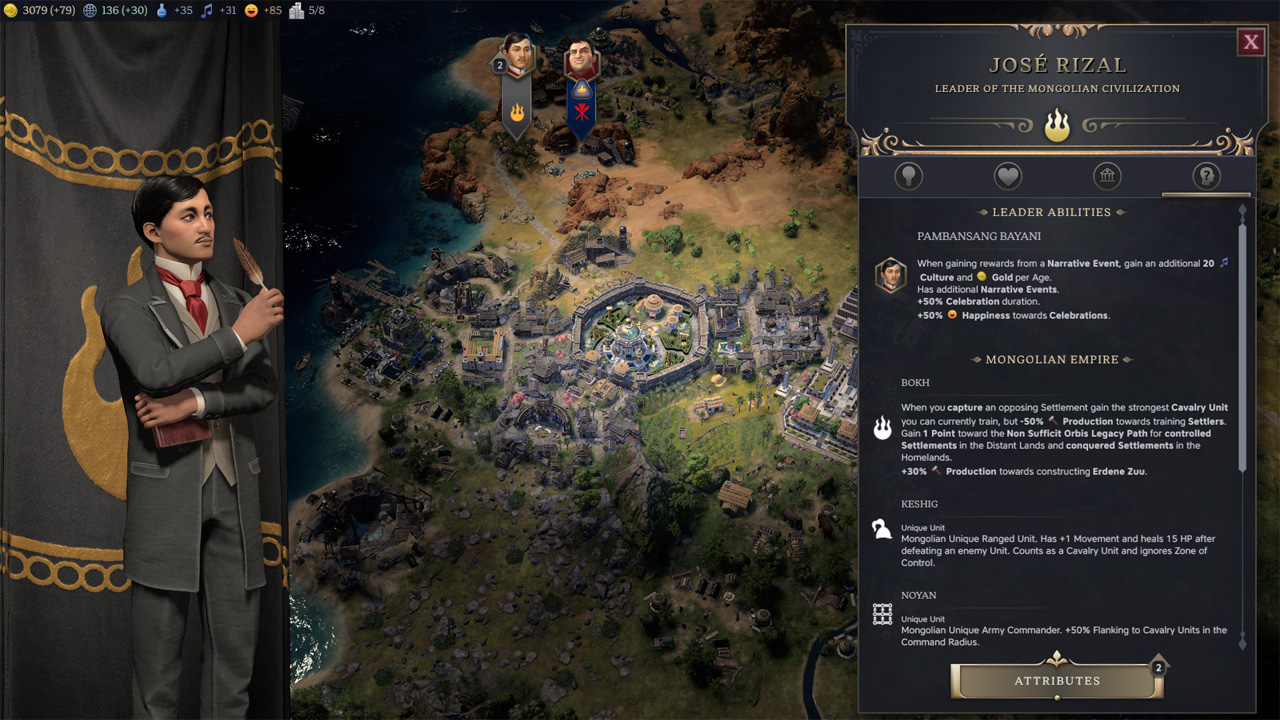Select José Rizal's portrait banner
This screenshot has height=720, width=1280.
tap(517, 62)
